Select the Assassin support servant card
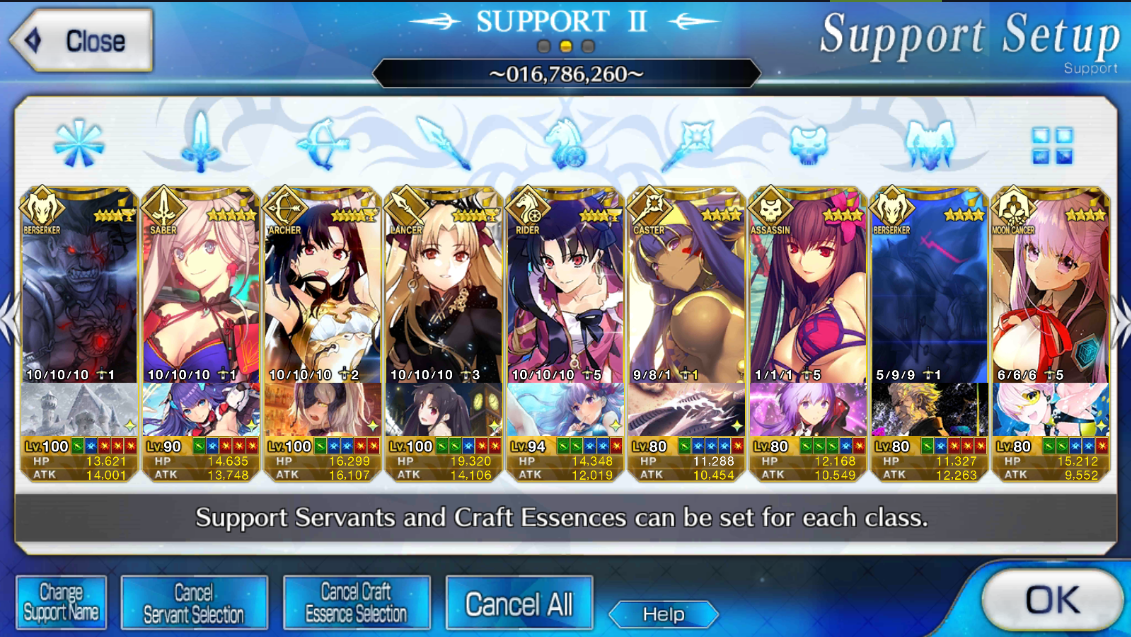Image resolution: width=1131 pixels, height=637 pixels. point(808,290)
